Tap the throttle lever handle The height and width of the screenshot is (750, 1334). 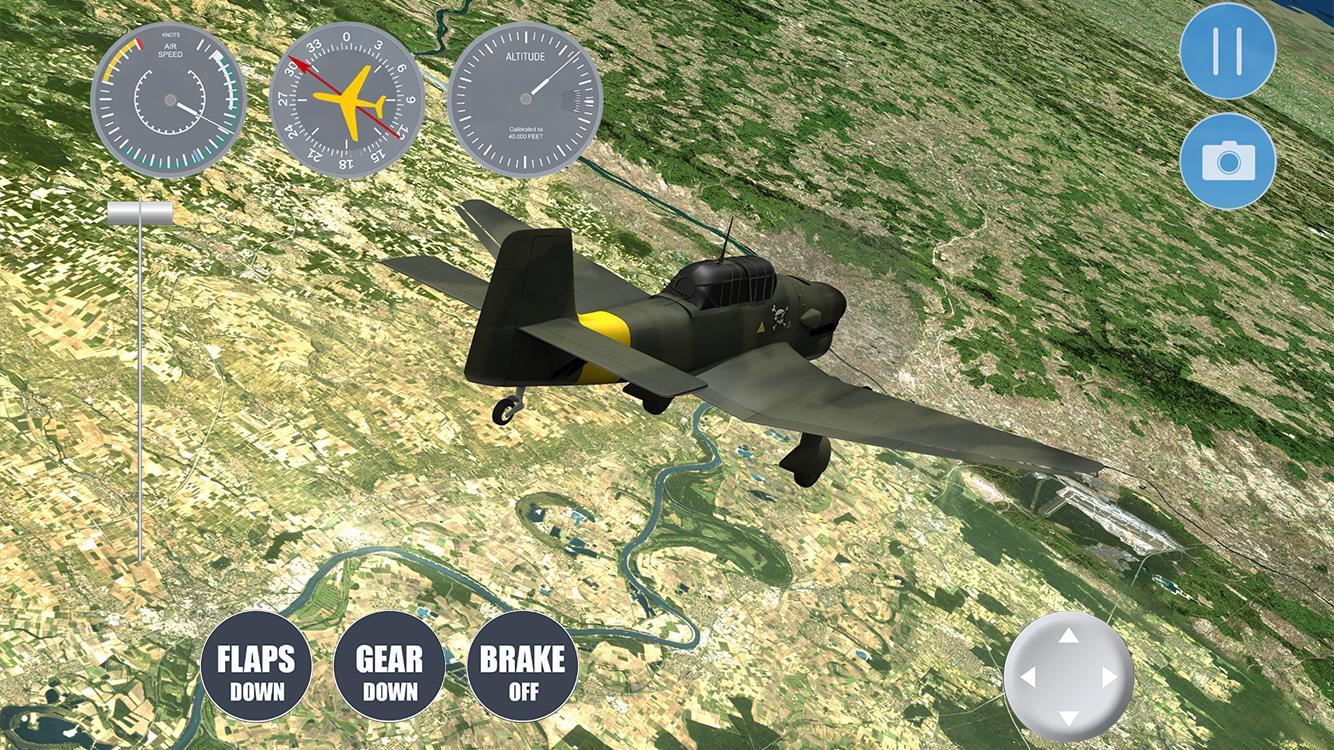[141, 211]
